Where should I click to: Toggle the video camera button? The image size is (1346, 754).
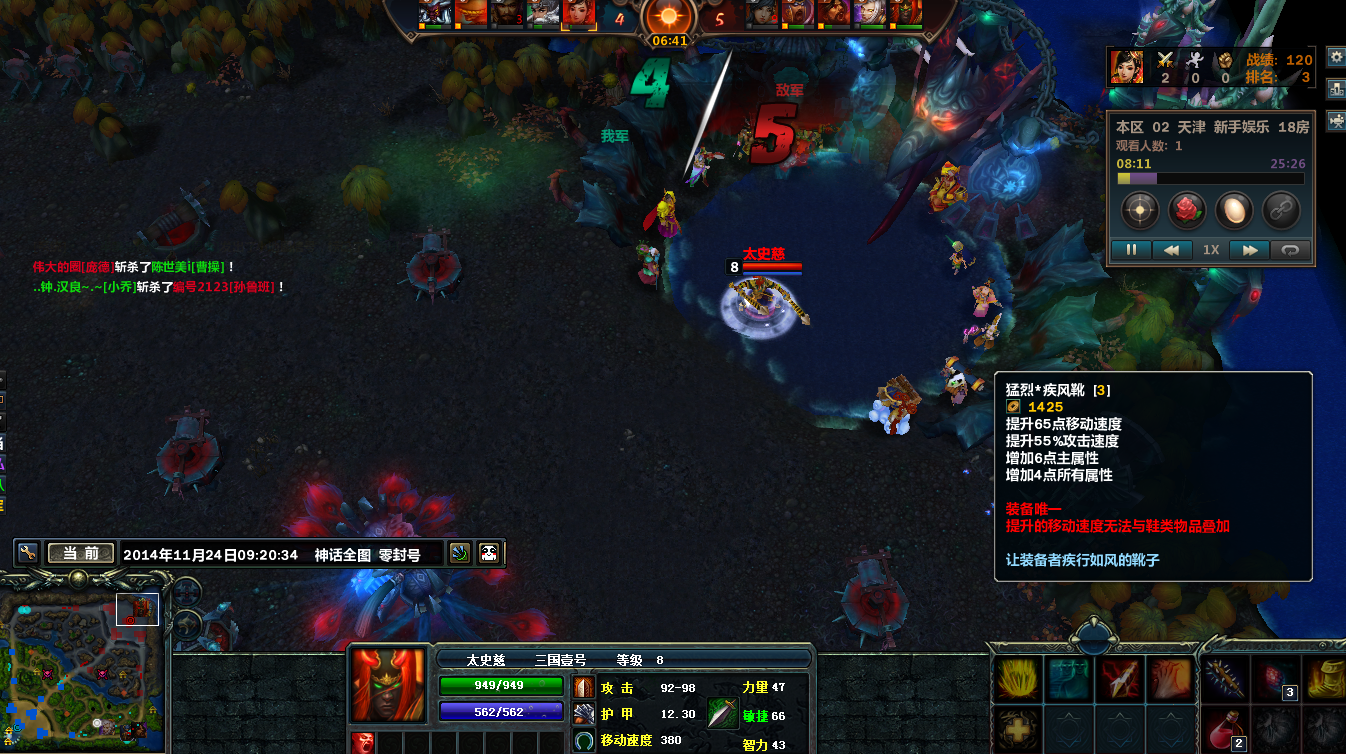(x=1336, y=121)
